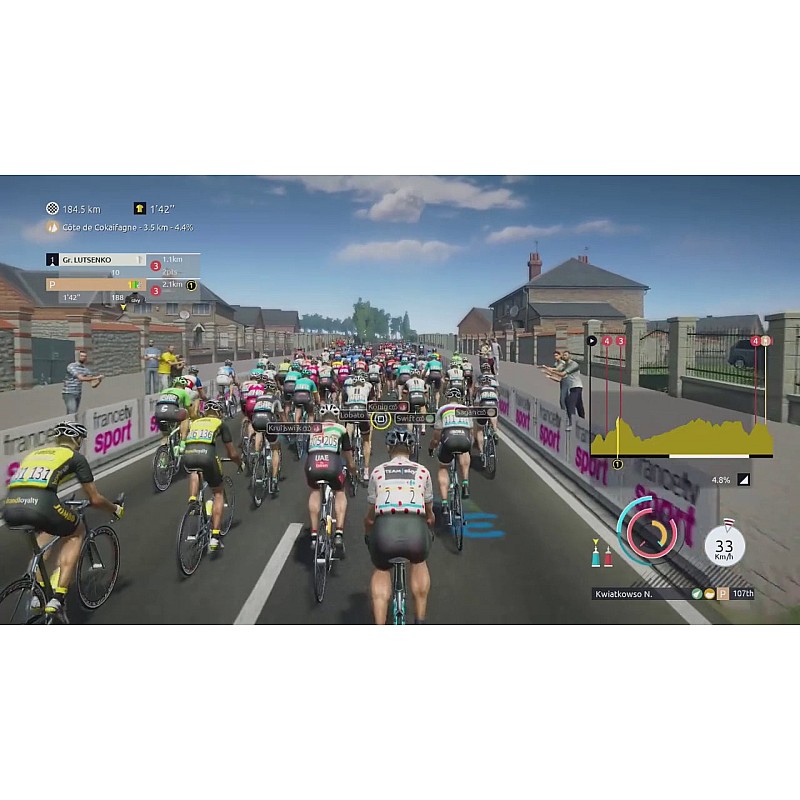Select the Kwiatkowso N. rider bar
Image resolution: width=800 pixels, height=800 pixels.
point(672,593)
